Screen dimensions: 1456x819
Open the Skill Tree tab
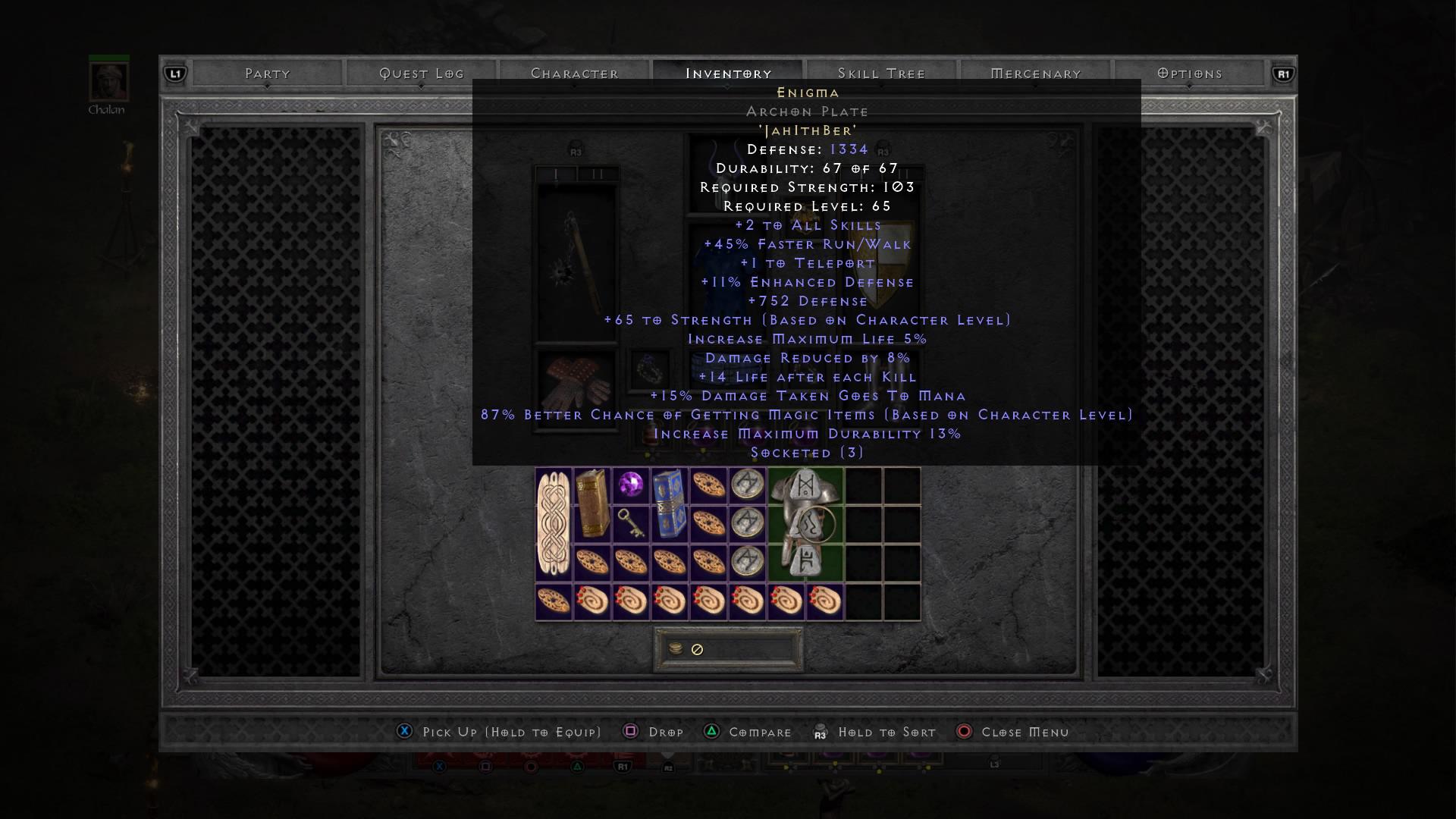coord(881,73)
